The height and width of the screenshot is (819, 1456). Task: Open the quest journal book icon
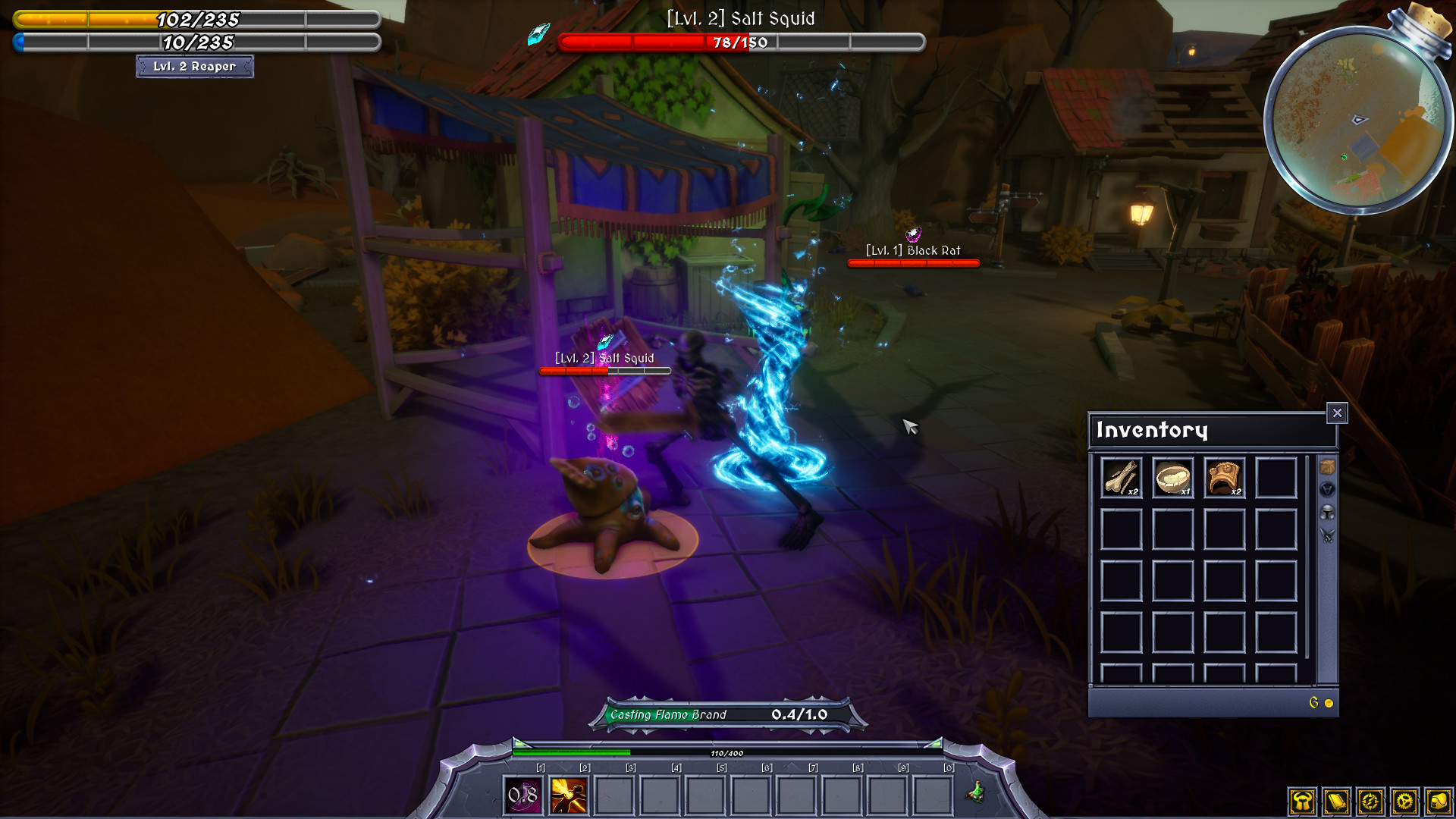1336,802
